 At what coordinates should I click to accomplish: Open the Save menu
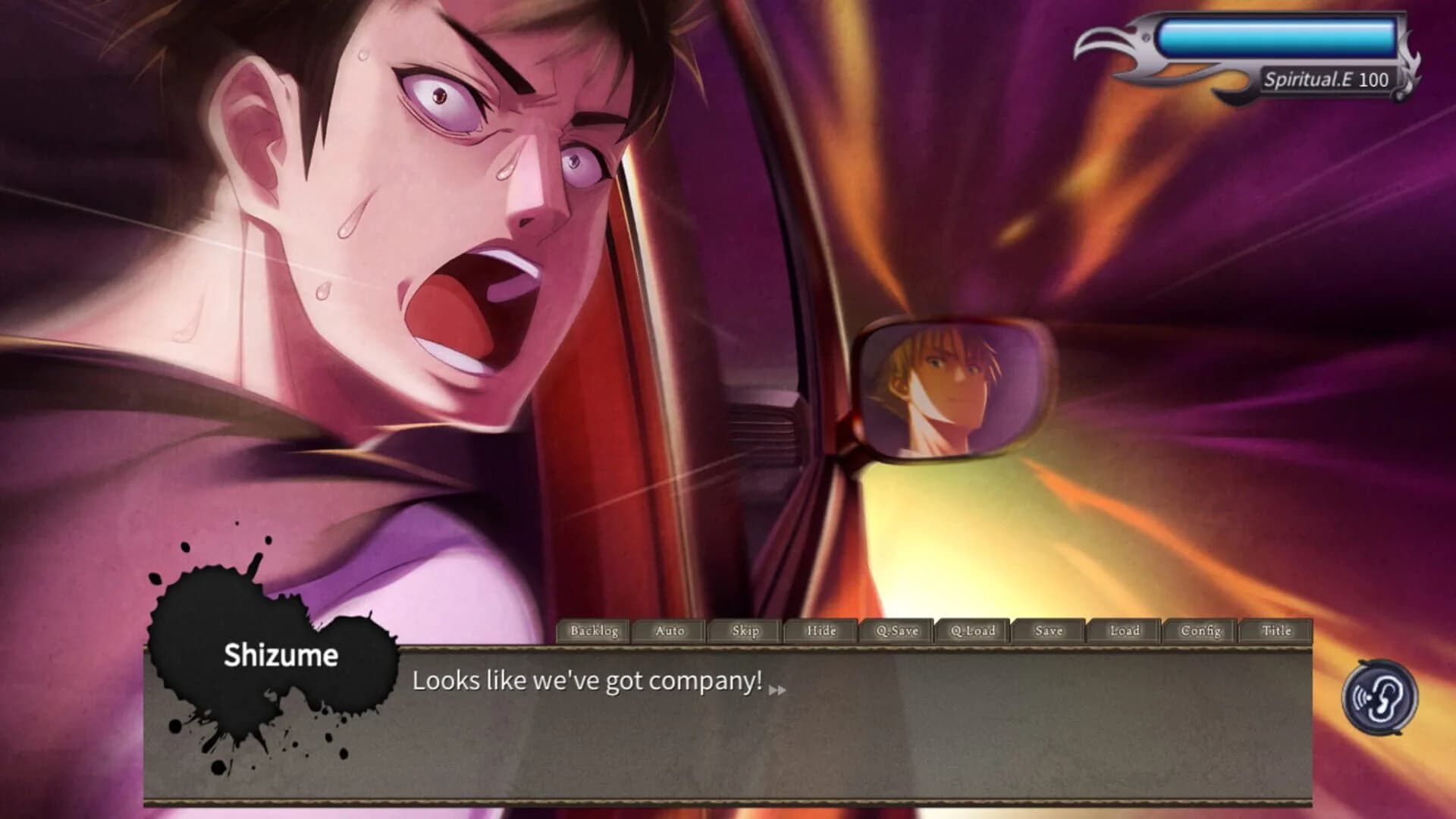coord(1047,630)
